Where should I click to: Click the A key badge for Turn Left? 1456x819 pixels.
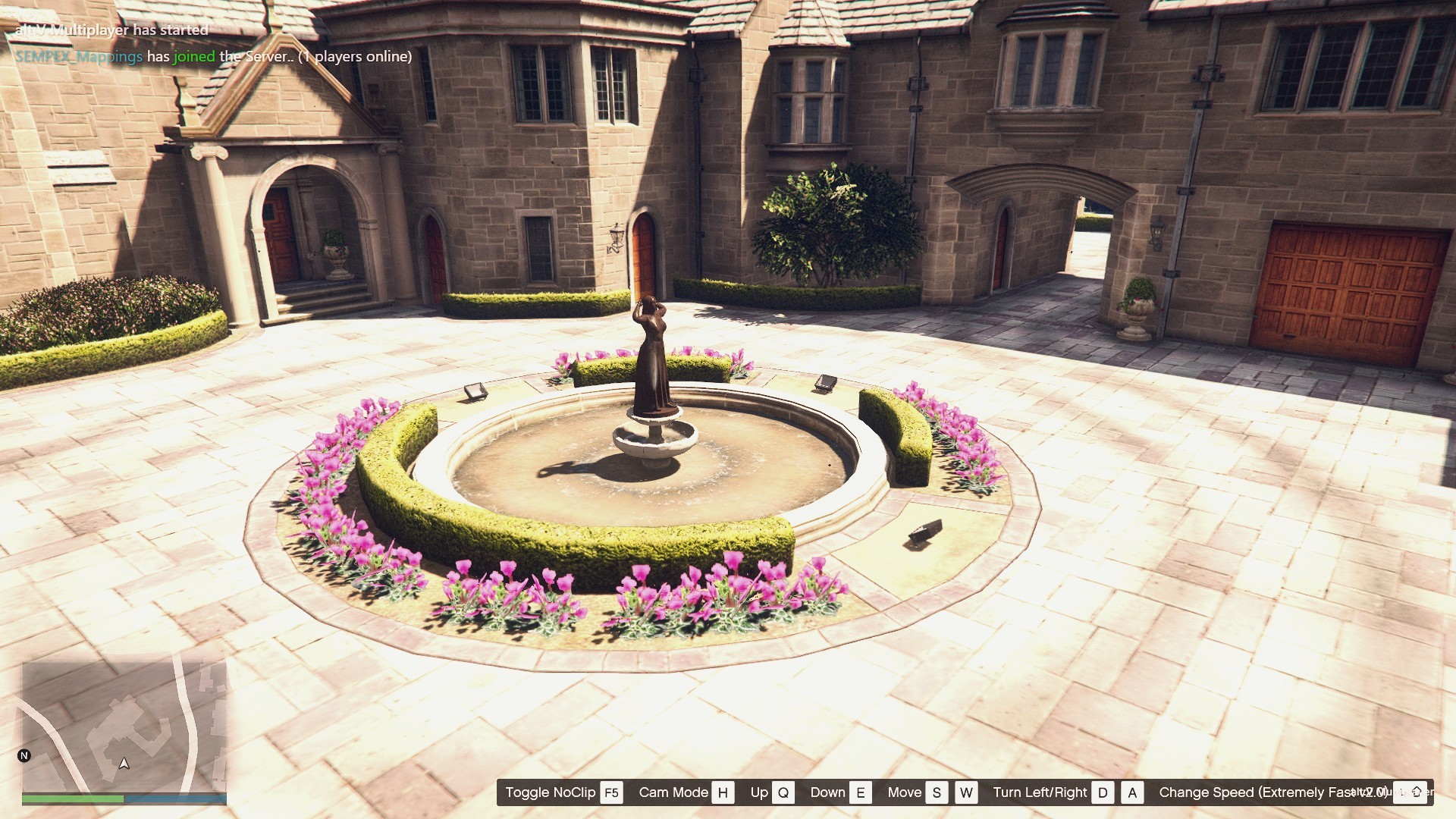point(1131,792)
